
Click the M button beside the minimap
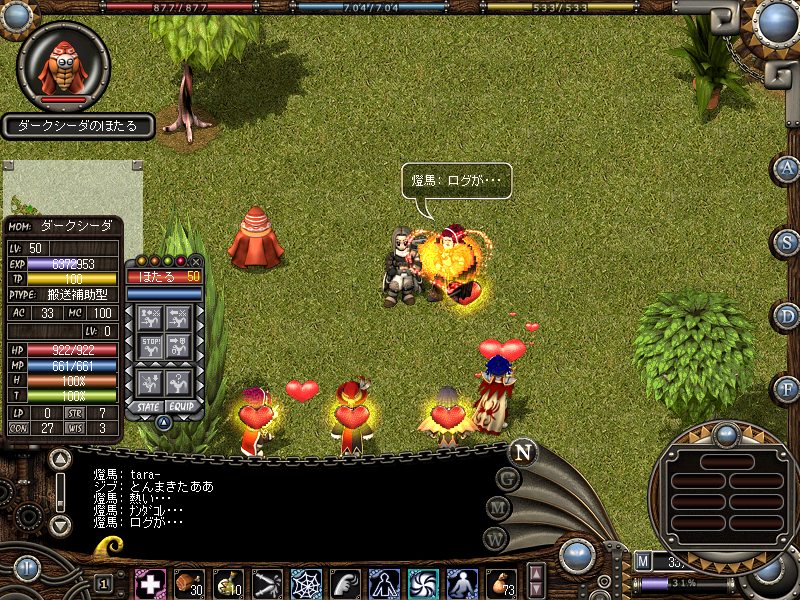click(x=643, y=561)
